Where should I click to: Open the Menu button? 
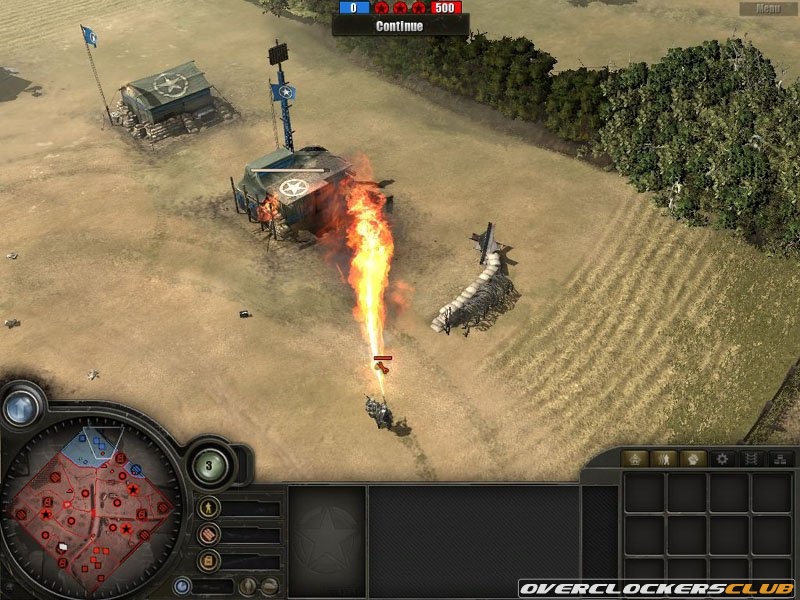point(768,9)
